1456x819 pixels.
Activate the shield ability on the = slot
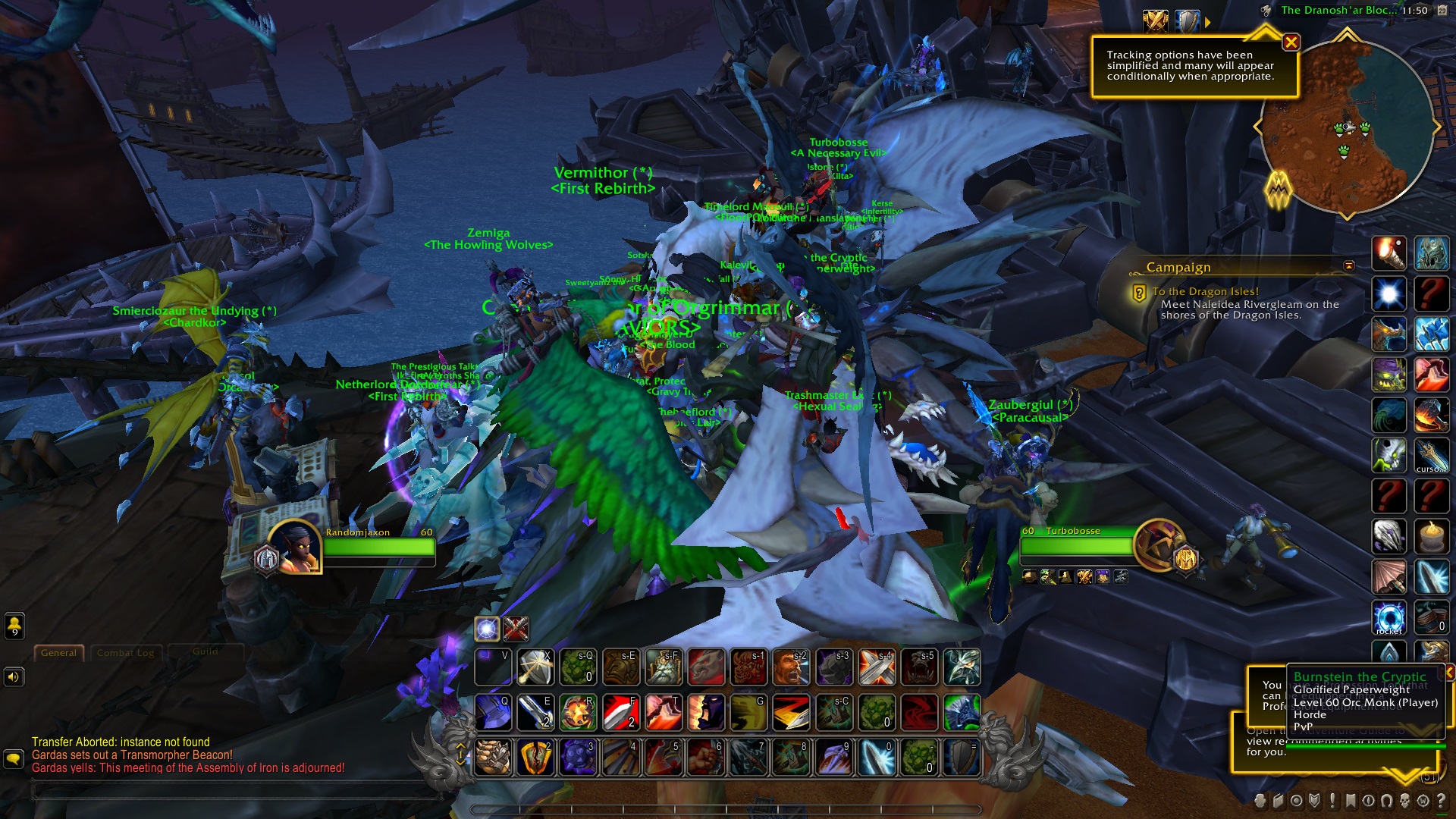pyautogui.click(x=962, y=758)
